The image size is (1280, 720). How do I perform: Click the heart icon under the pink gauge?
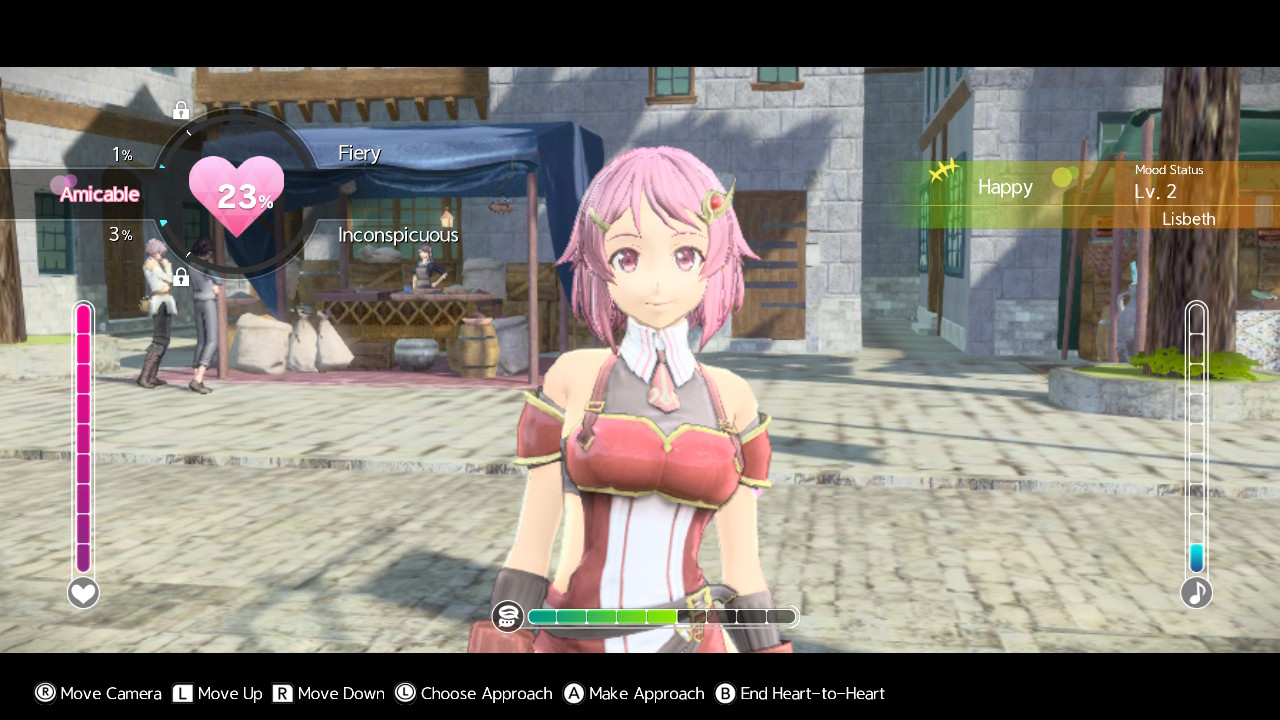pyautogui.click(x=83, y=593)
